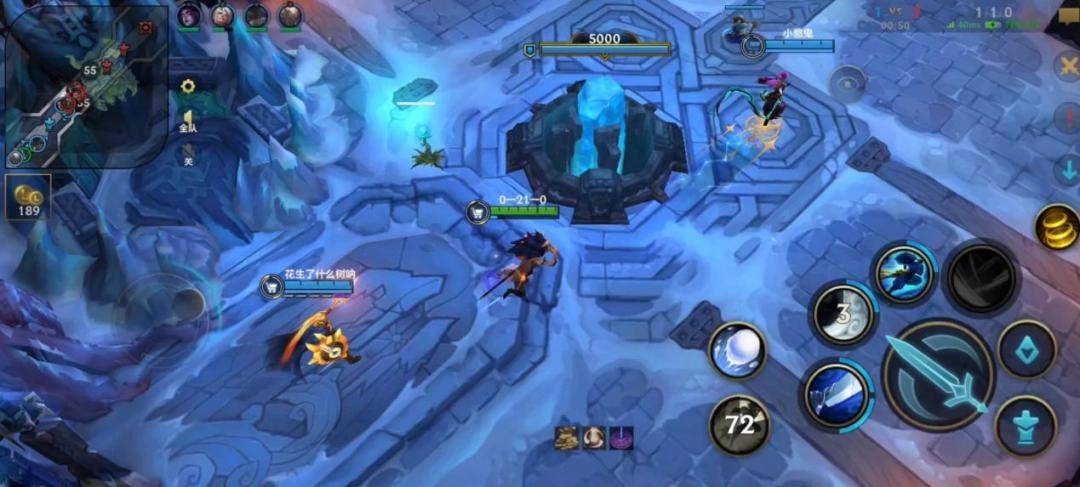This screenshot has width=1080, height=487.
Task: Target minions with the diamond-shaped button
Action: coord(1027,349)
